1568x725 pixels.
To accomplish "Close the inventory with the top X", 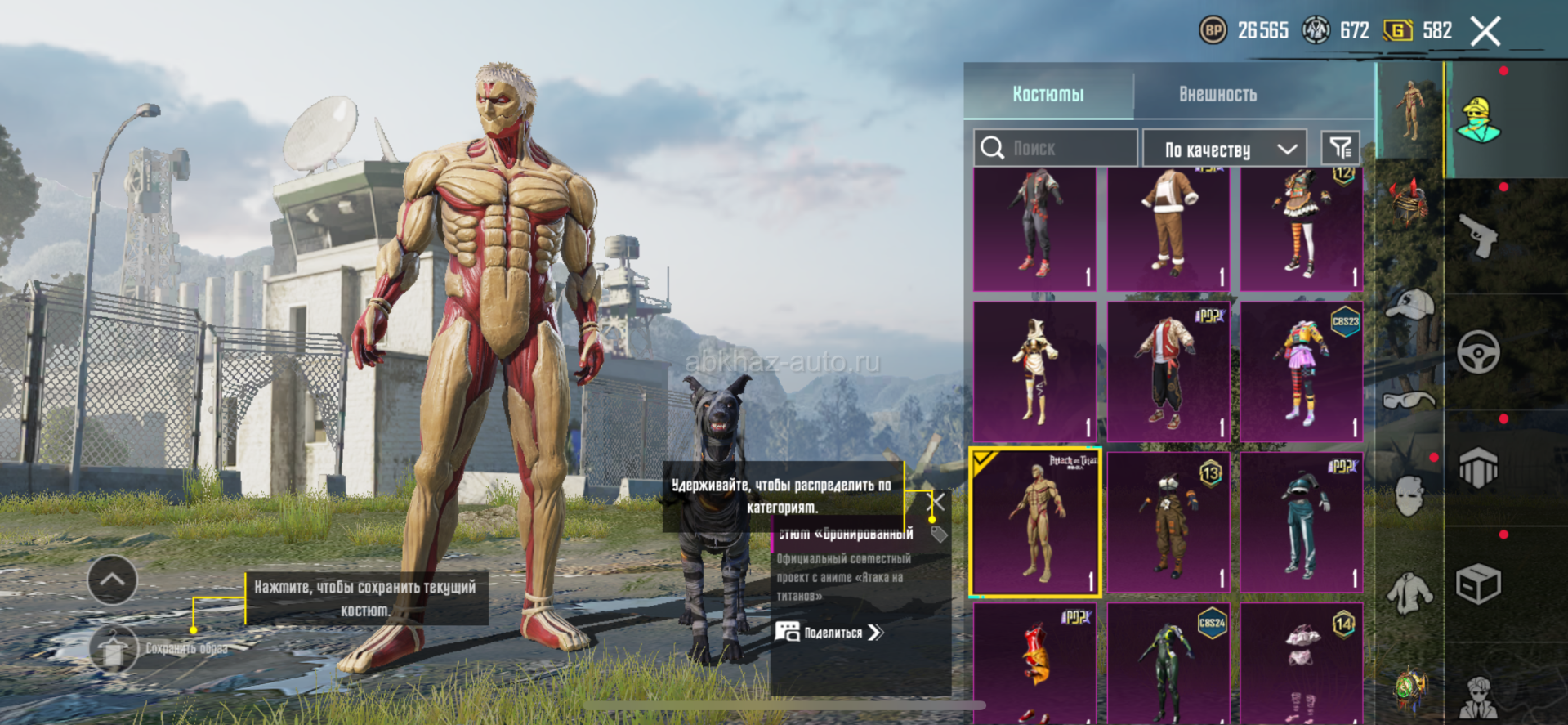I will (1485, 32).
